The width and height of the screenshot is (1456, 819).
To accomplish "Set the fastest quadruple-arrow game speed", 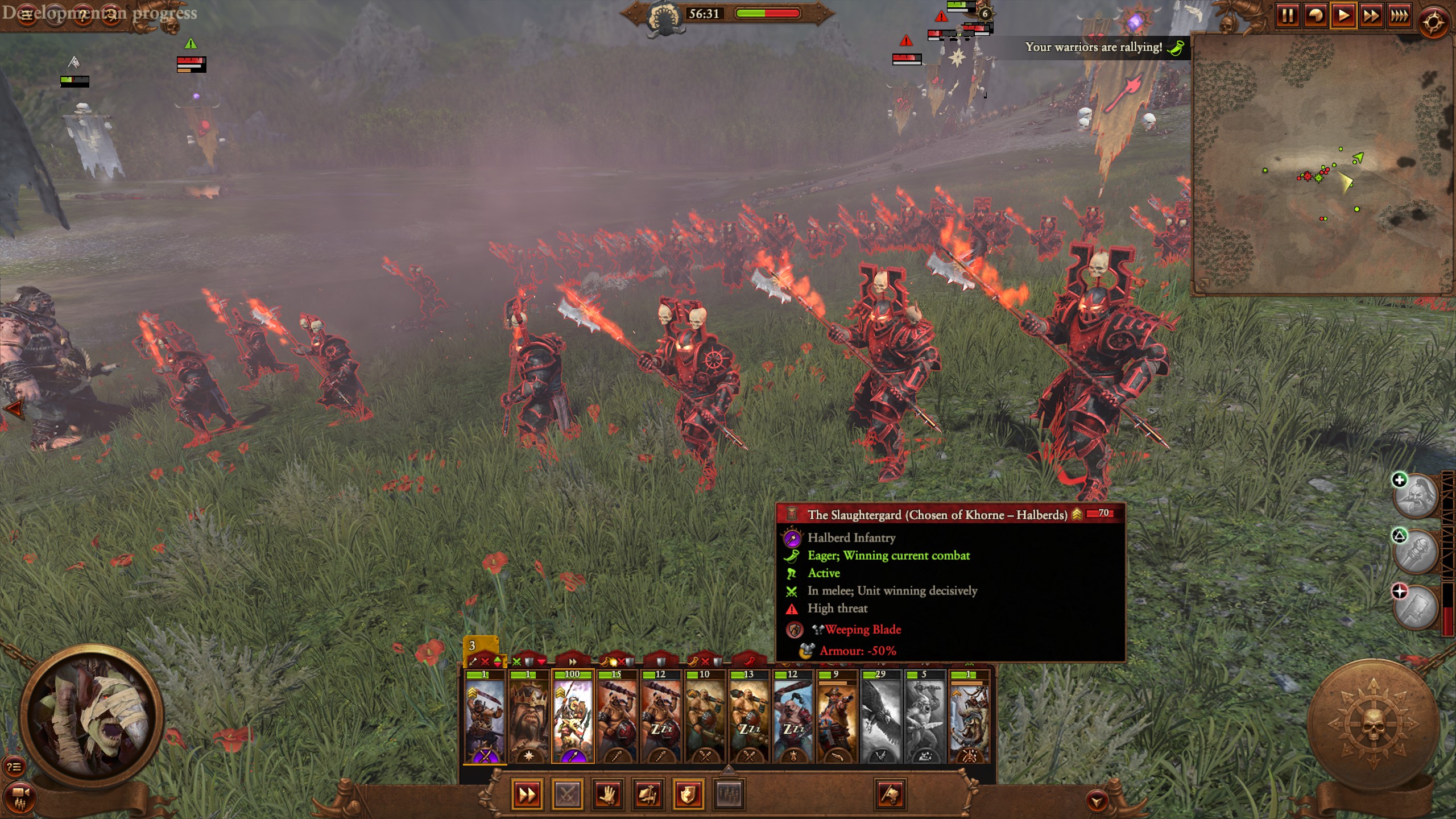I will pos(1399,15).
